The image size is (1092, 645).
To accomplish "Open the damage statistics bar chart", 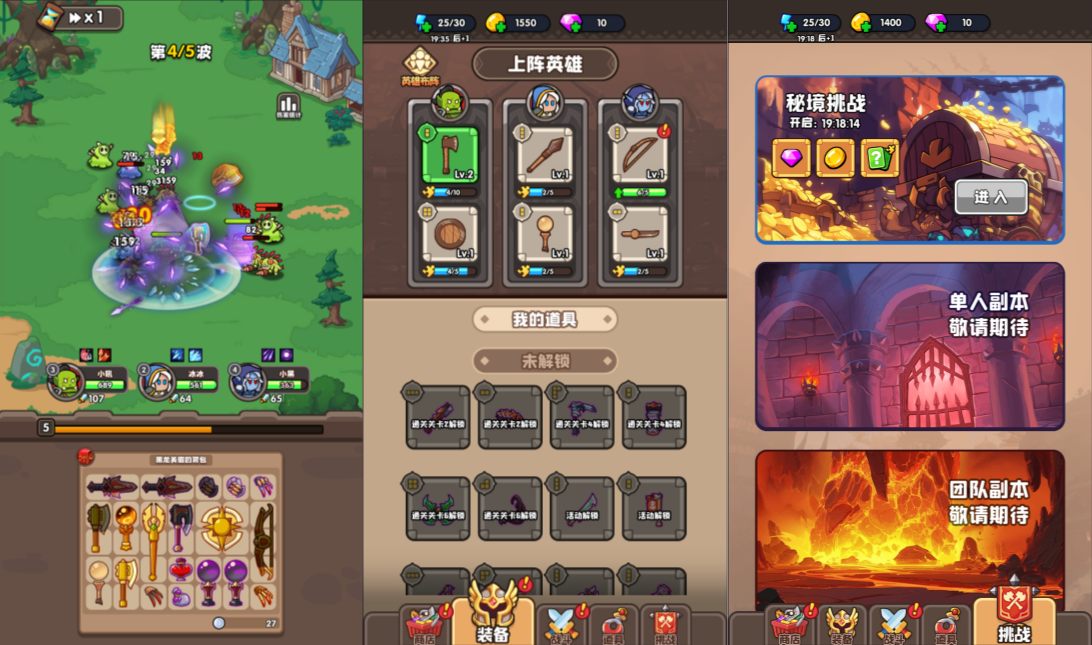I will [x=288, y=105].
